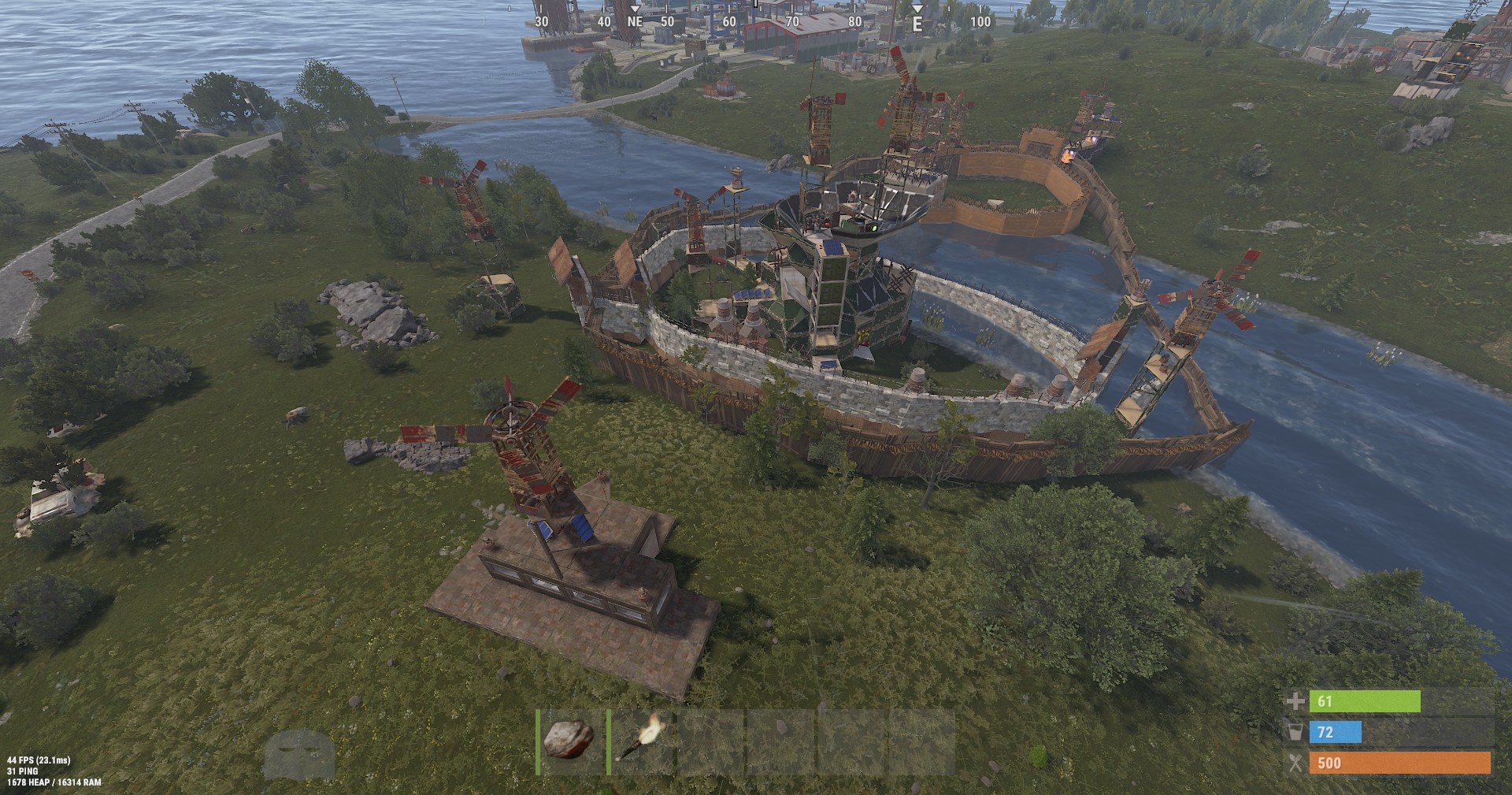Click the white E marker on the compass
Viewport: 1512px width, 795px height.
point(916,24)
